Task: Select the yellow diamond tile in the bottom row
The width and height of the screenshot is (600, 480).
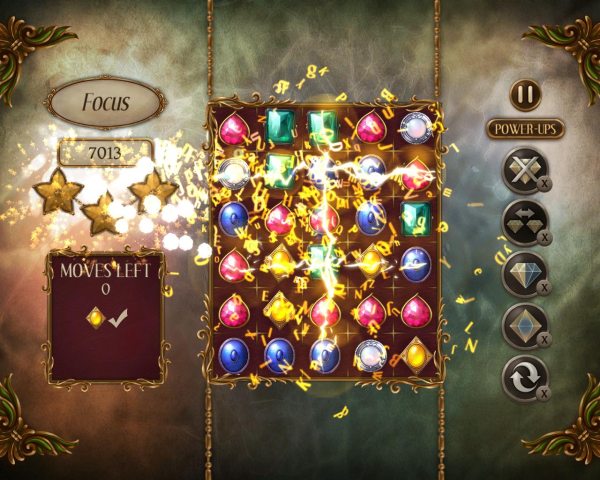Action: pos(416,354)
